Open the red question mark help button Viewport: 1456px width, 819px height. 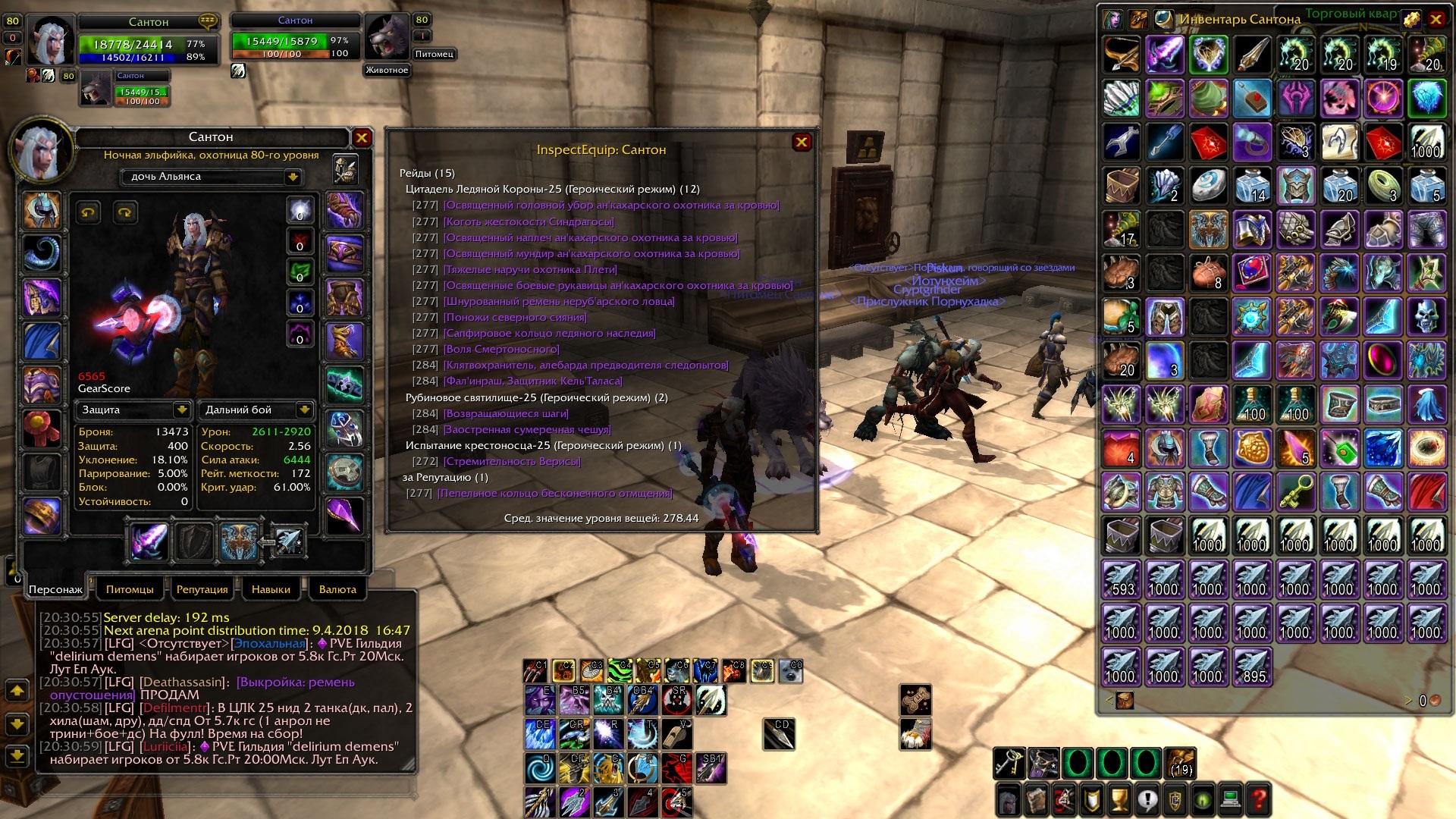[x=1259, y=799]
